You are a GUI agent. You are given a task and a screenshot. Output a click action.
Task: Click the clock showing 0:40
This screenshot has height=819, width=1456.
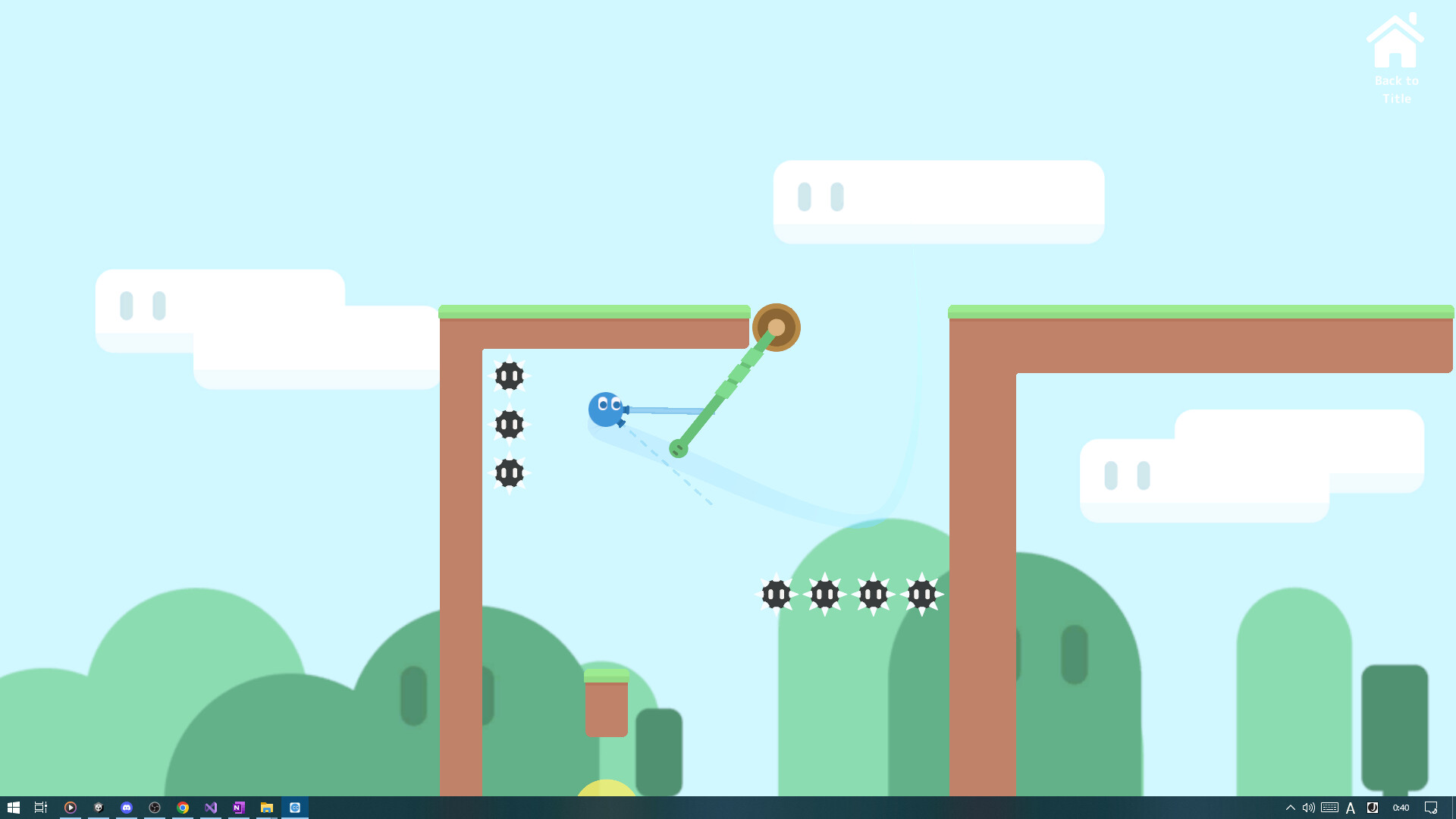coord(1401,808)
